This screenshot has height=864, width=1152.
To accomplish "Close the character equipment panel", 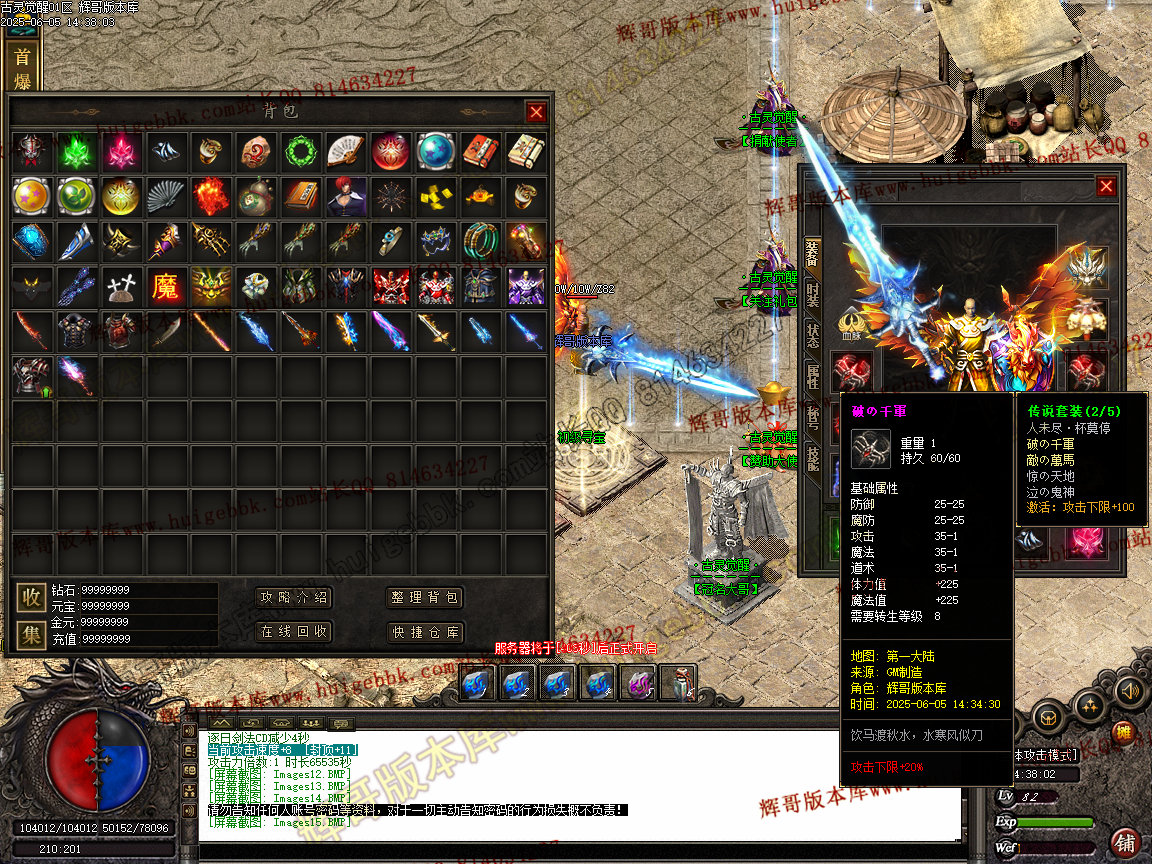I will point(1106,186).
